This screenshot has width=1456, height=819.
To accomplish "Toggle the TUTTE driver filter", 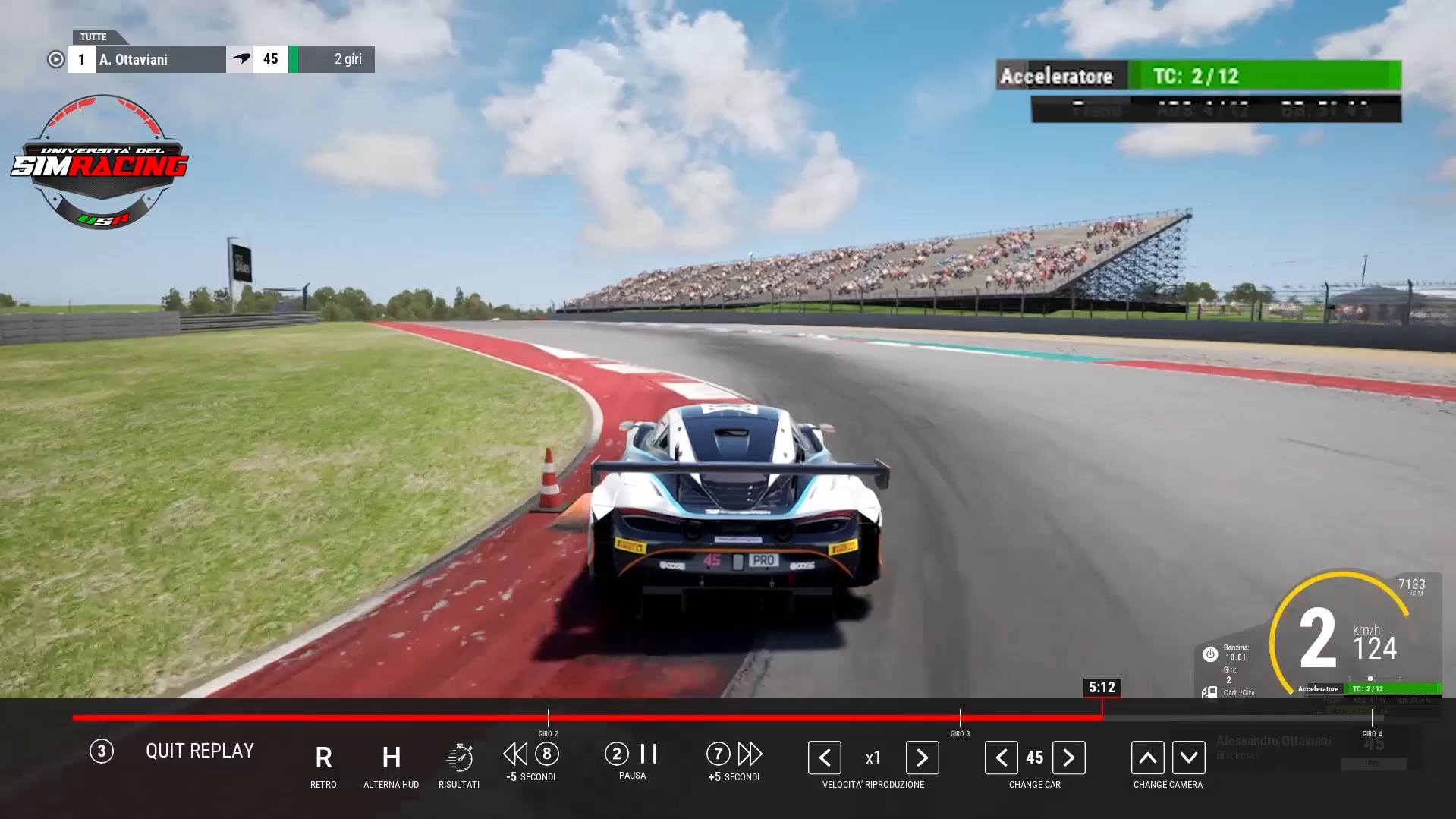I will click(93, 36).
